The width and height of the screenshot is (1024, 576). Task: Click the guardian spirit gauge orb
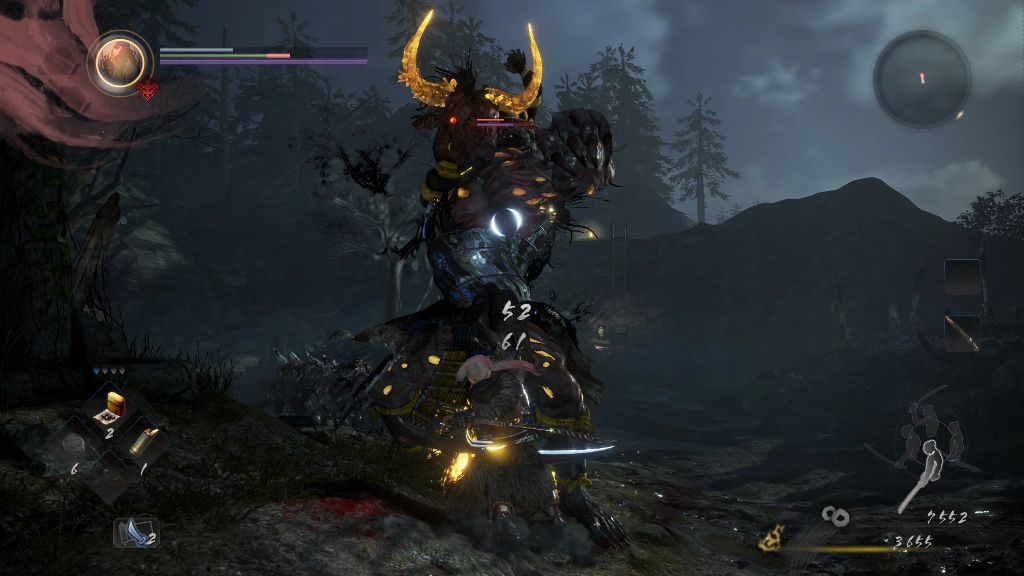coord(119,62)
